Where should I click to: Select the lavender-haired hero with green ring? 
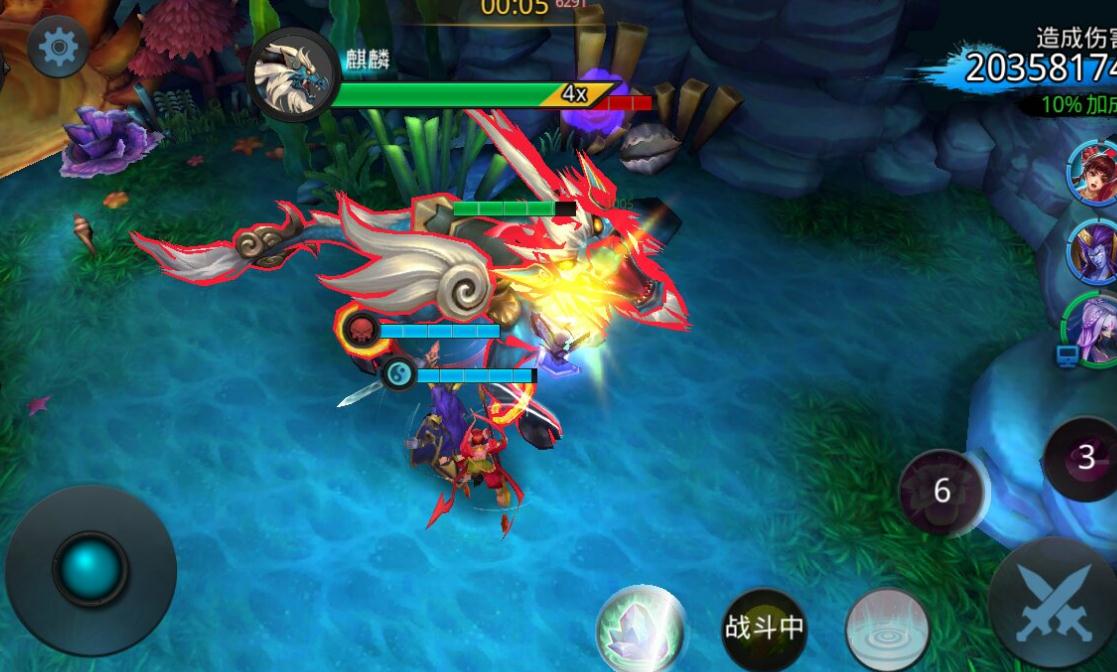click(x=1091, y=328)
